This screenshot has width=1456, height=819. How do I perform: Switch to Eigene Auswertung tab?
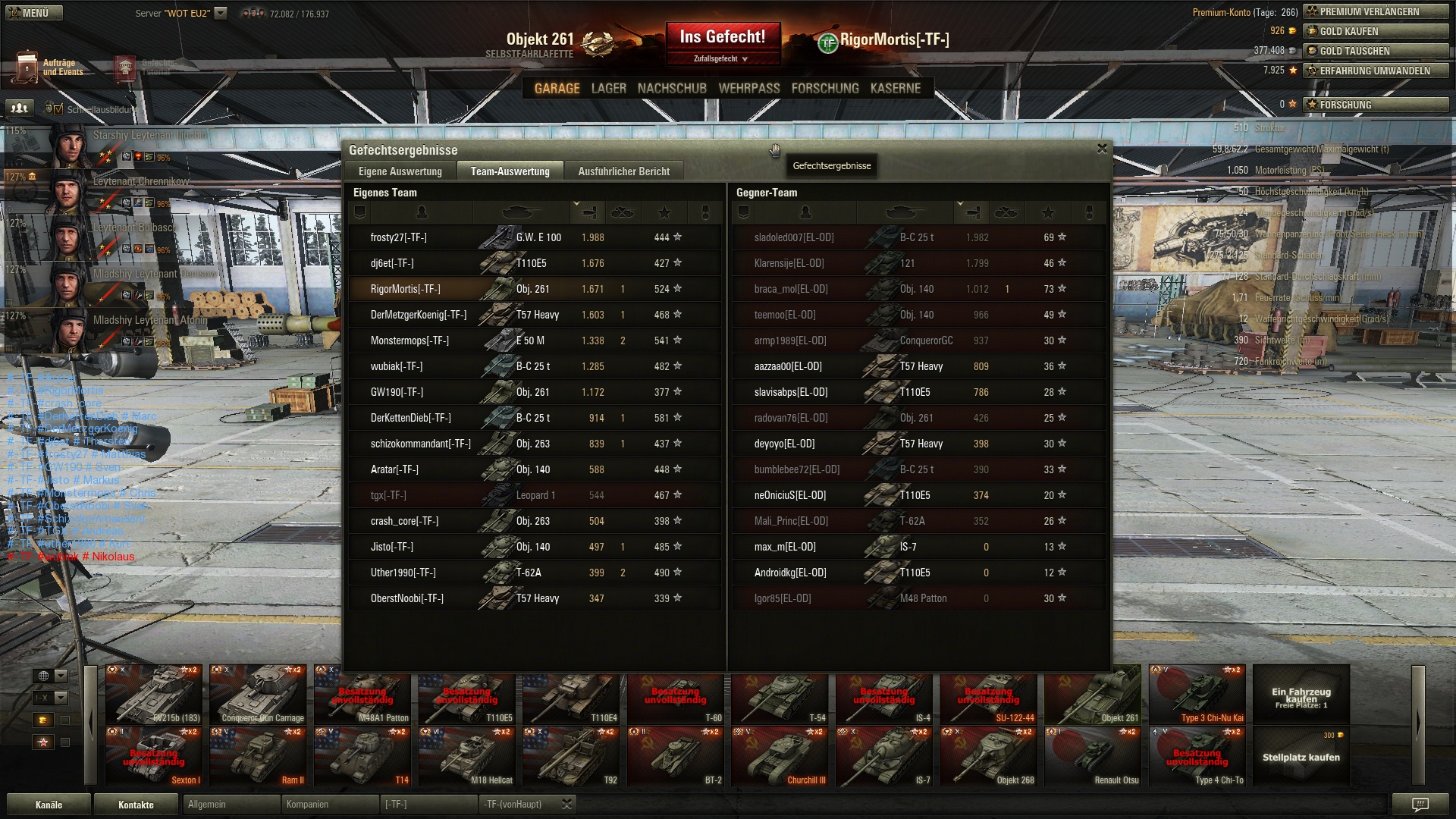(400, 171)
